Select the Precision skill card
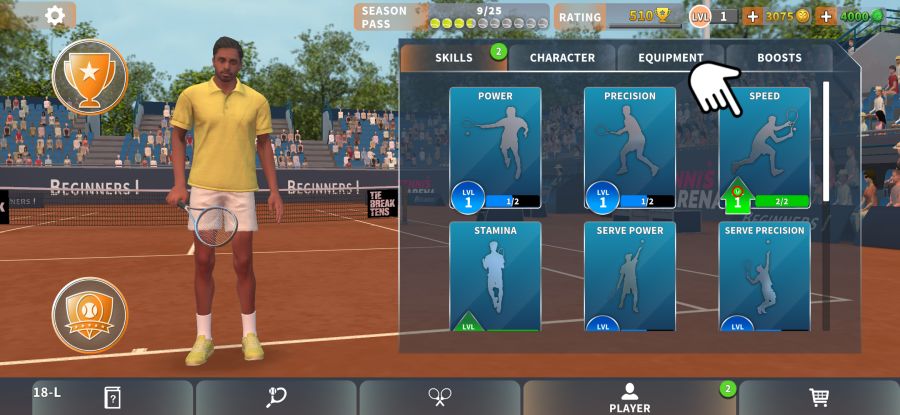 (630, 148)
